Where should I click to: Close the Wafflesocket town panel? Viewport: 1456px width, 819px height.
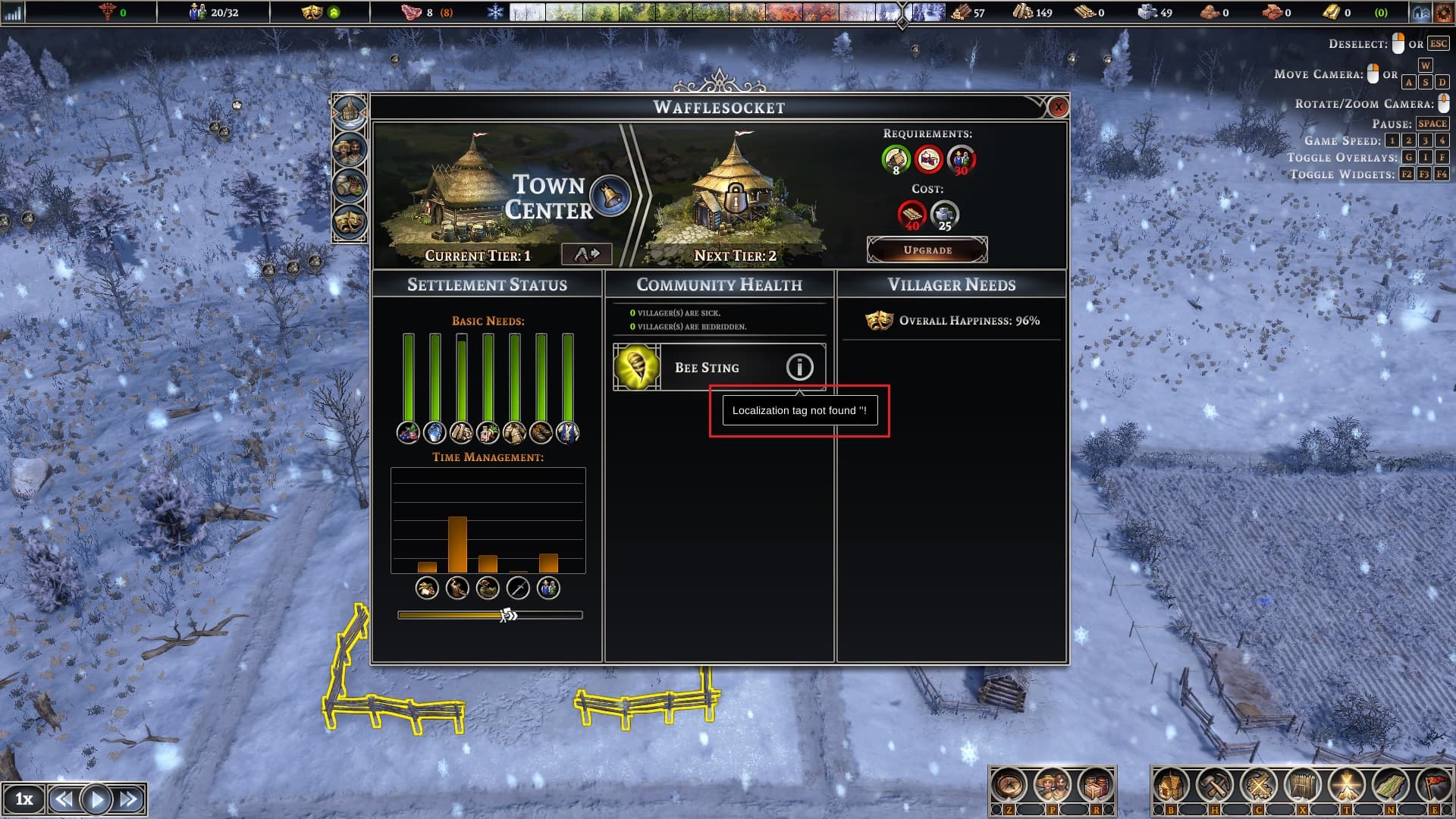click(1058, 108)
